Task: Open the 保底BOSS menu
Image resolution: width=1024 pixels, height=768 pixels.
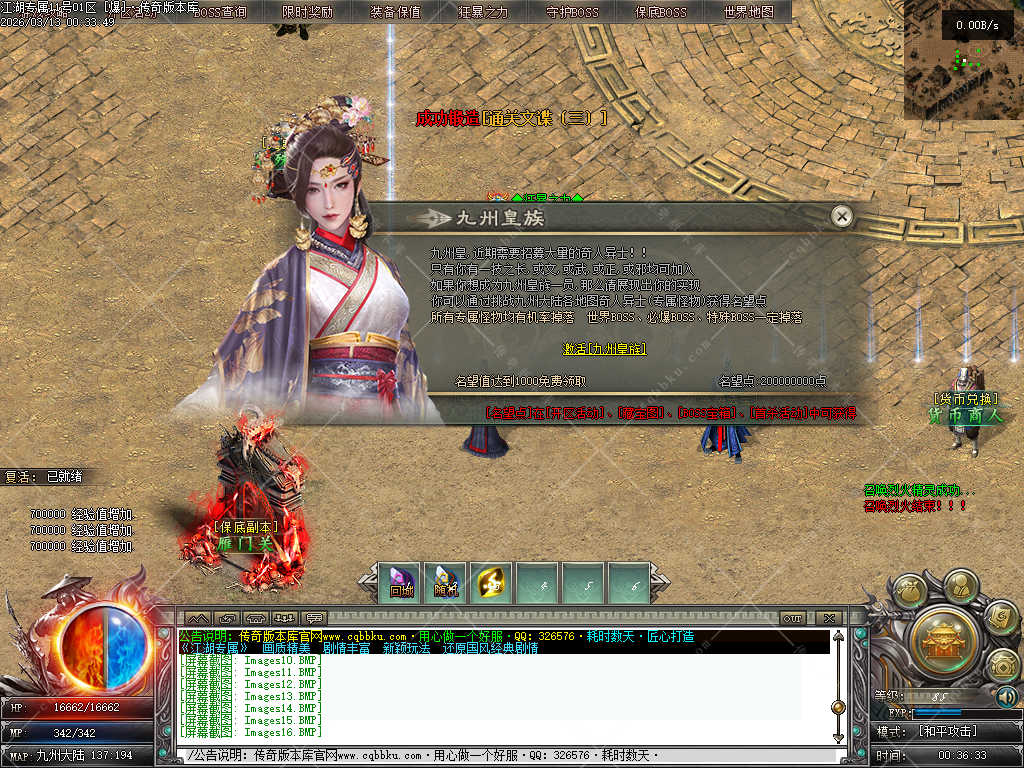Action: pos(660,12)
